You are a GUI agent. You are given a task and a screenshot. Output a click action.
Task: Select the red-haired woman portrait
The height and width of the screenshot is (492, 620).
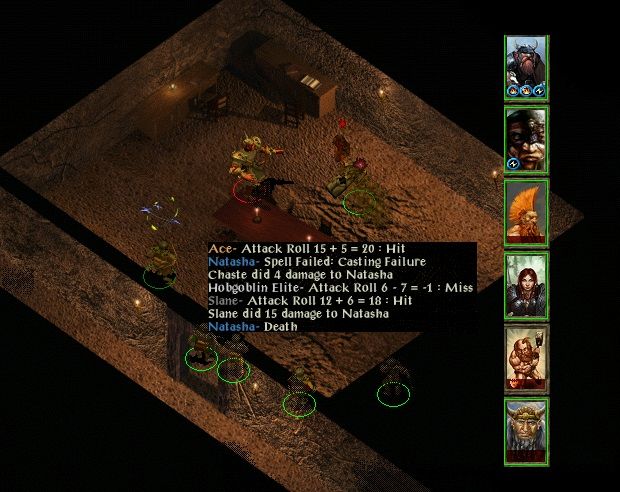(525, 284)
